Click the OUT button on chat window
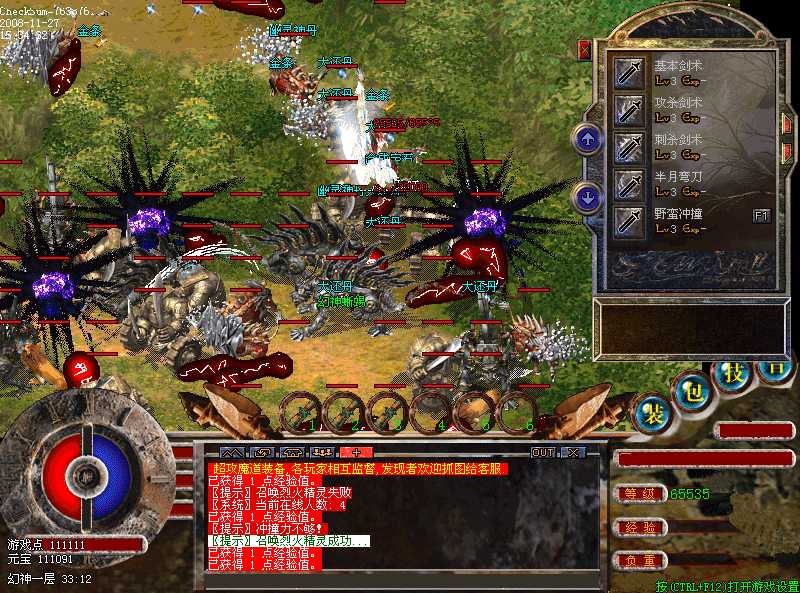This screenshot has height=593, width=800. (x=543, y=452)
